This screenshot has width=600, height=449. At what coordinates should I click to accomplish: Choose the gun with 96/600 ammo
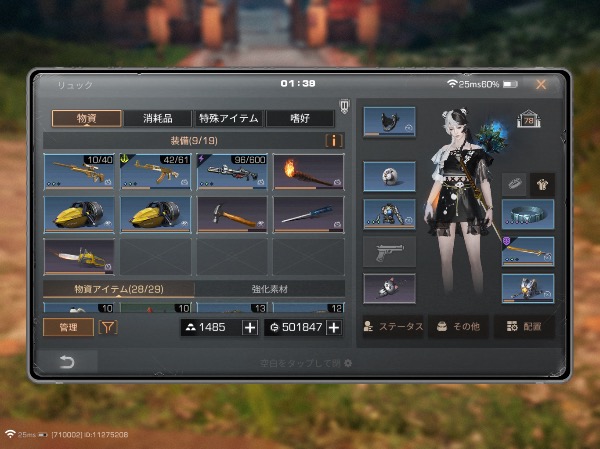pyautogui.click(x=232, y=171)
